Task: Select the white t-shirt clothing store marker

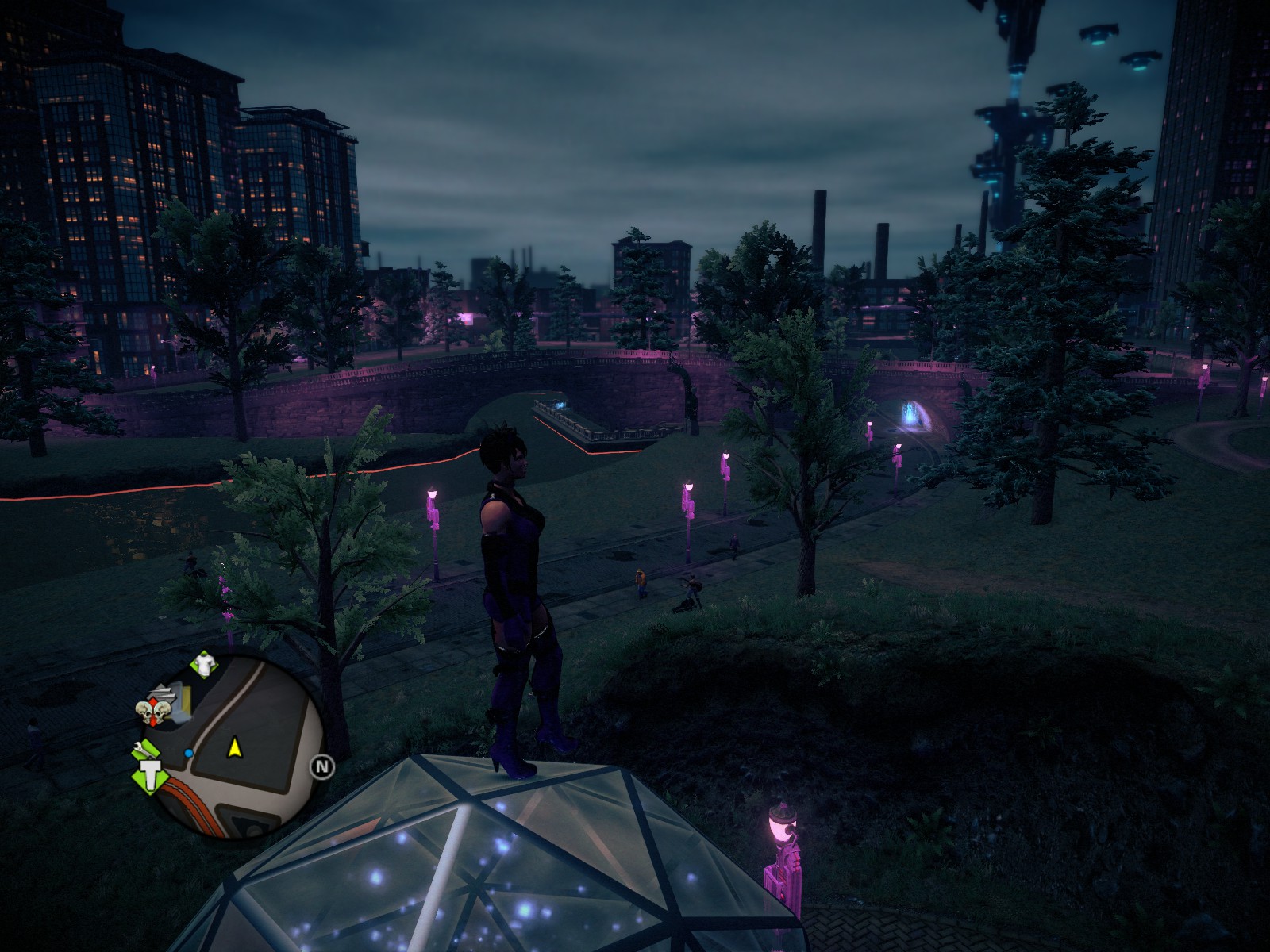Action: (205, 665)
